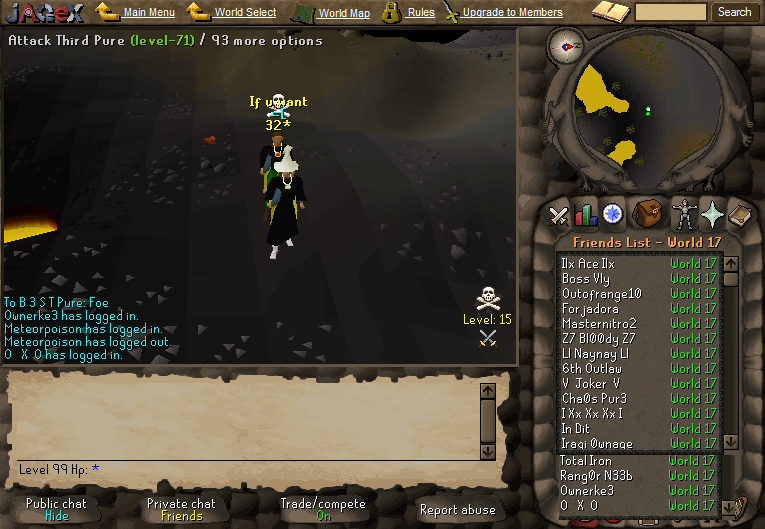Open the Main Menu link

(148, 13)
